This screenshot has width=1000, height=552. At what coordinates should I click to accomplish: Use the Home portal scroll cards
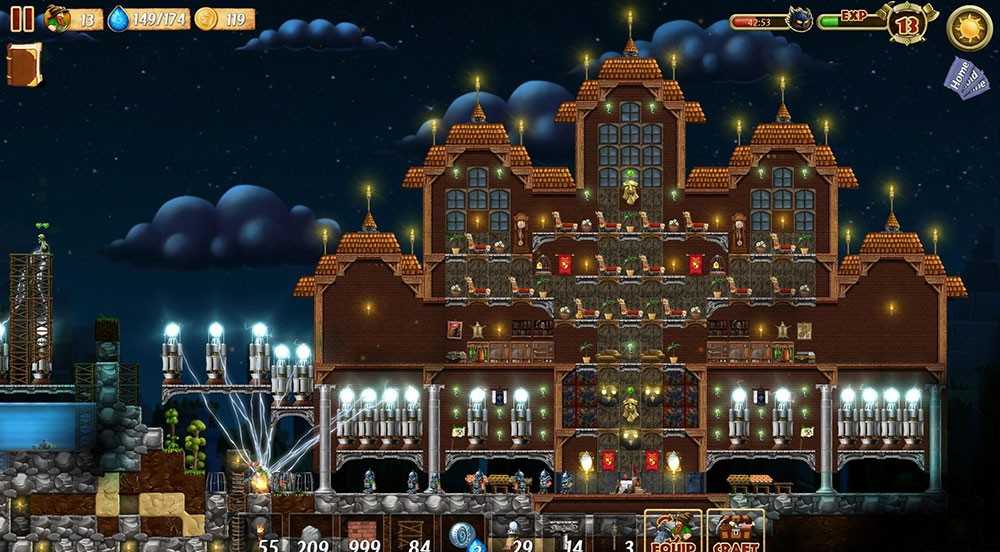(x=965, y=79)
